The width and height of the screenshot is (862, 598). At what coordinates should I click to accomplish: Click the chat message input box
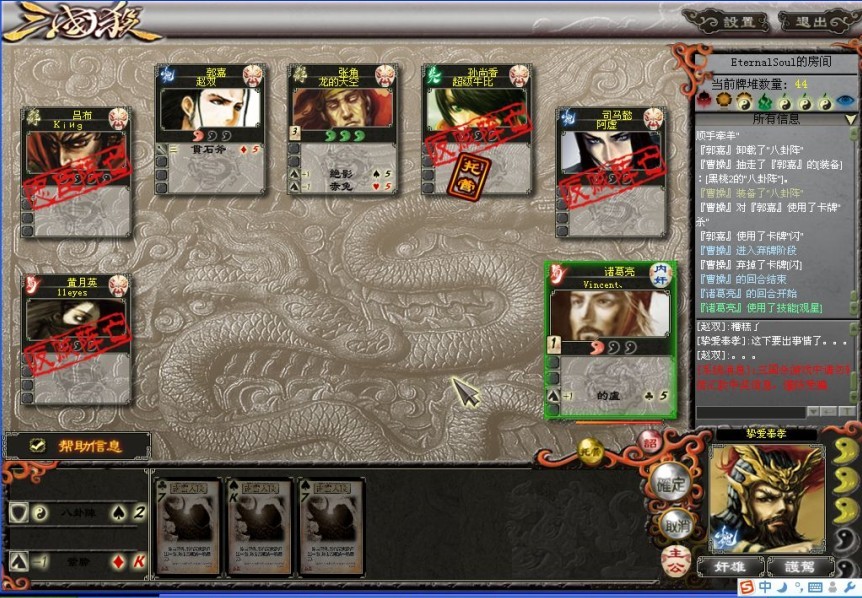750,411
